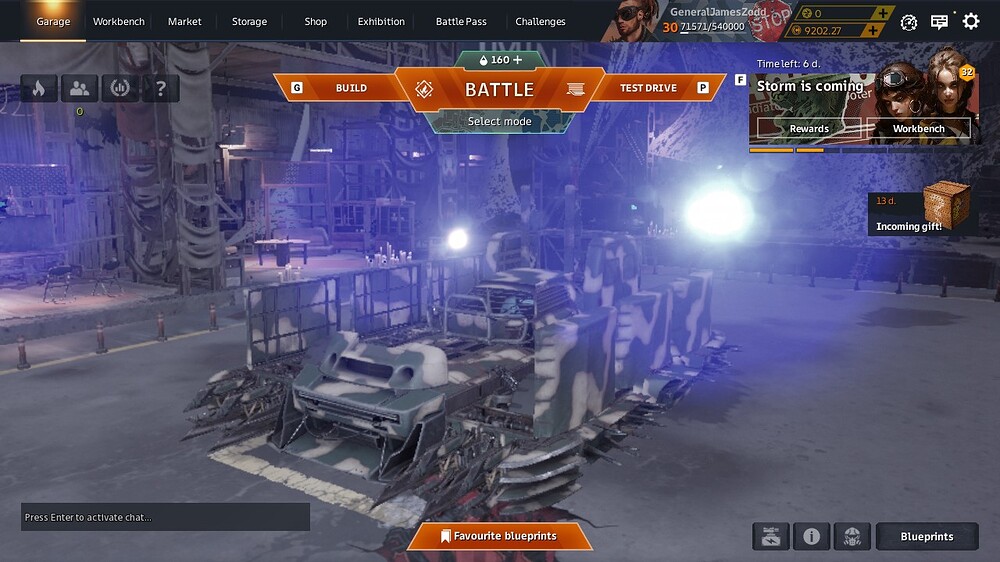The image size is (1000, 562).
Task: Enter BUILD mode
Action: click(x=350, y=88)
